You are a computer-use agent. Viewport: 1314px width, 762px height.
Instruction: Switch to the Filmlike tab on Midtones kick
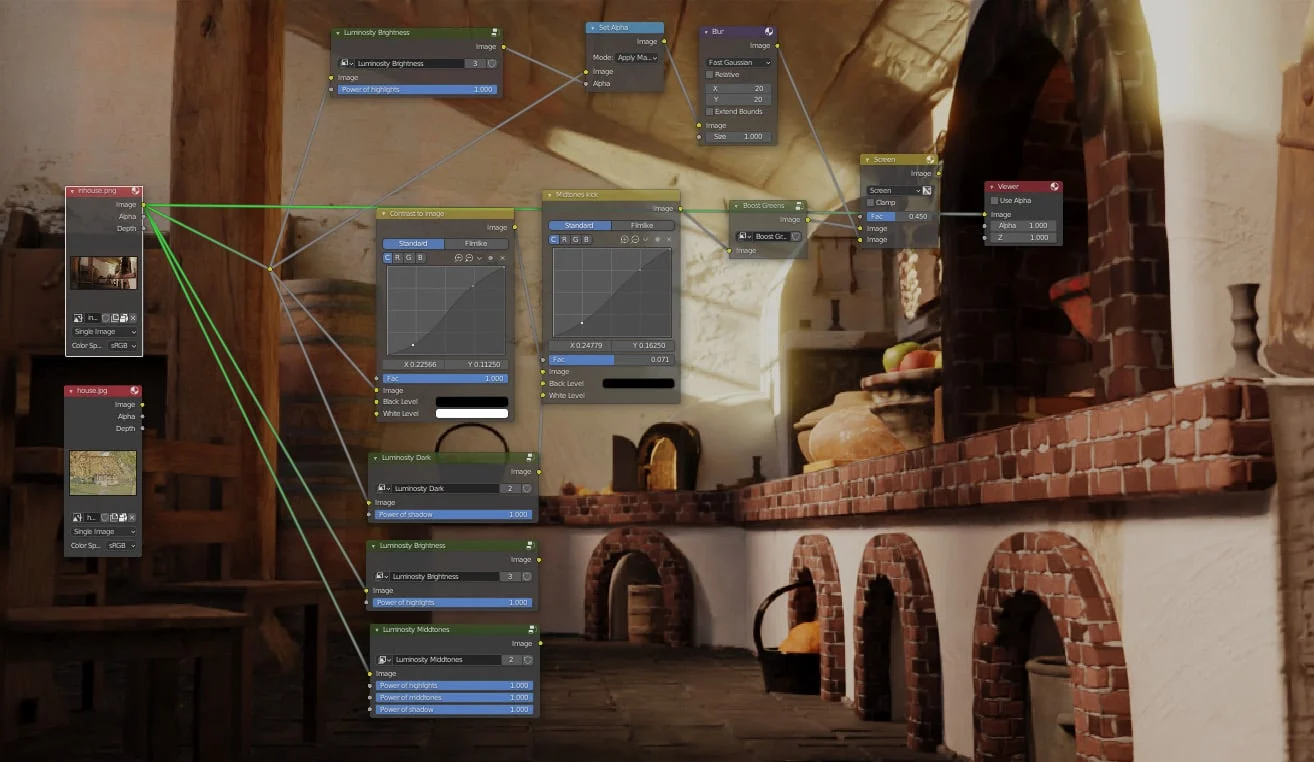(641, 225)
